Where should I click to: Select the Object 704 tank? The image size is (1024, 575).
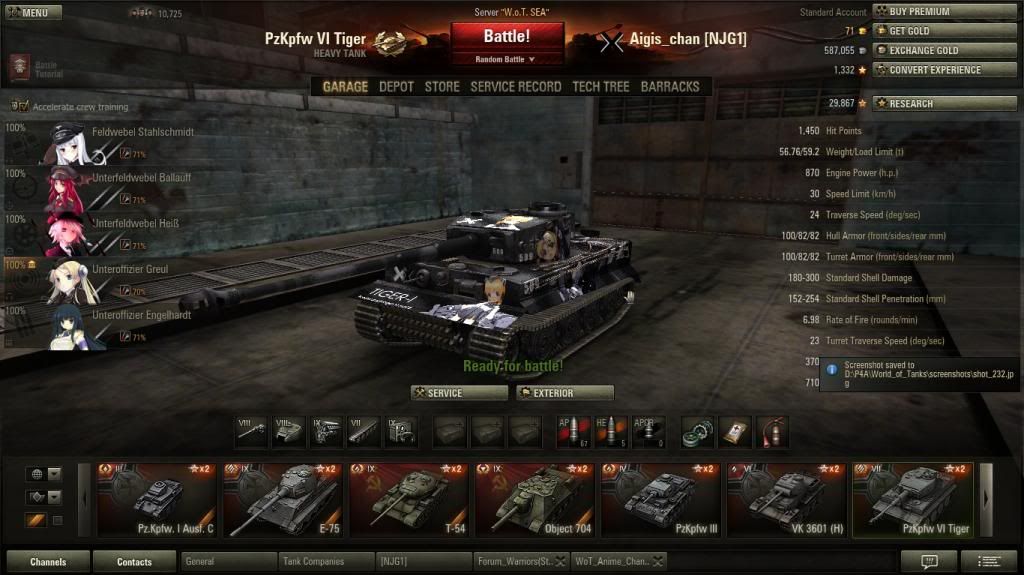[x=534, y=499]
